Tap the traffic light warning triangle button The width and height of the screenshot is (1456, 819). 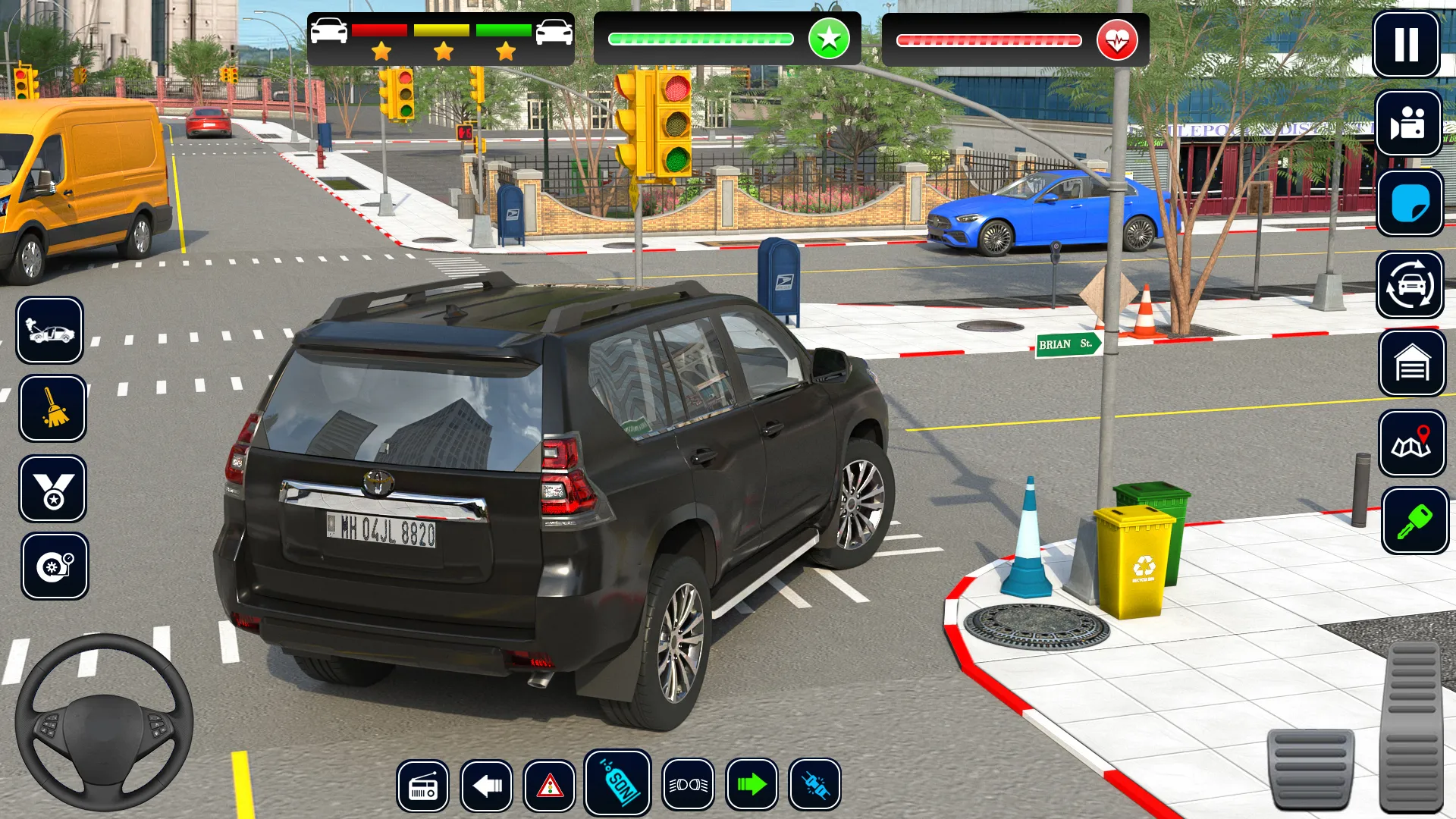pos(549,786)
